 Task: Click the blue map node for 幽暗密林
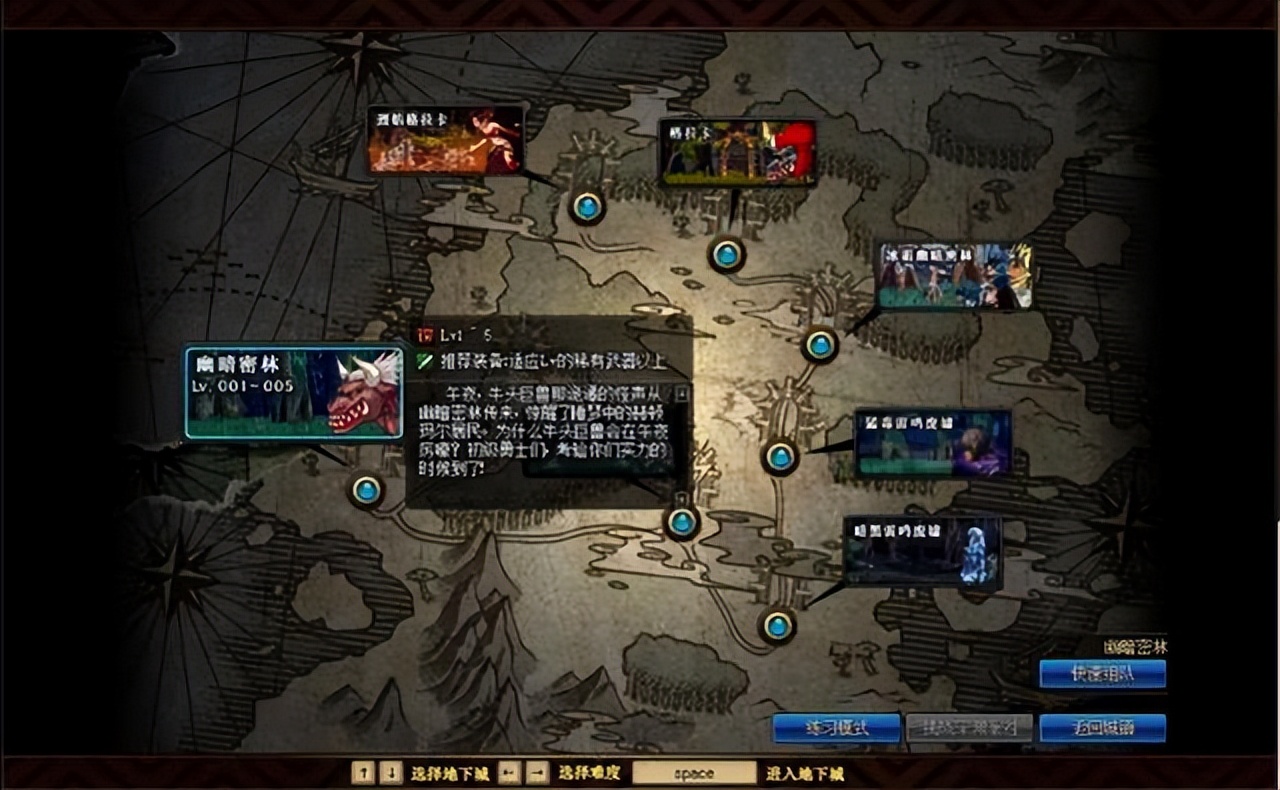[367, 490]
